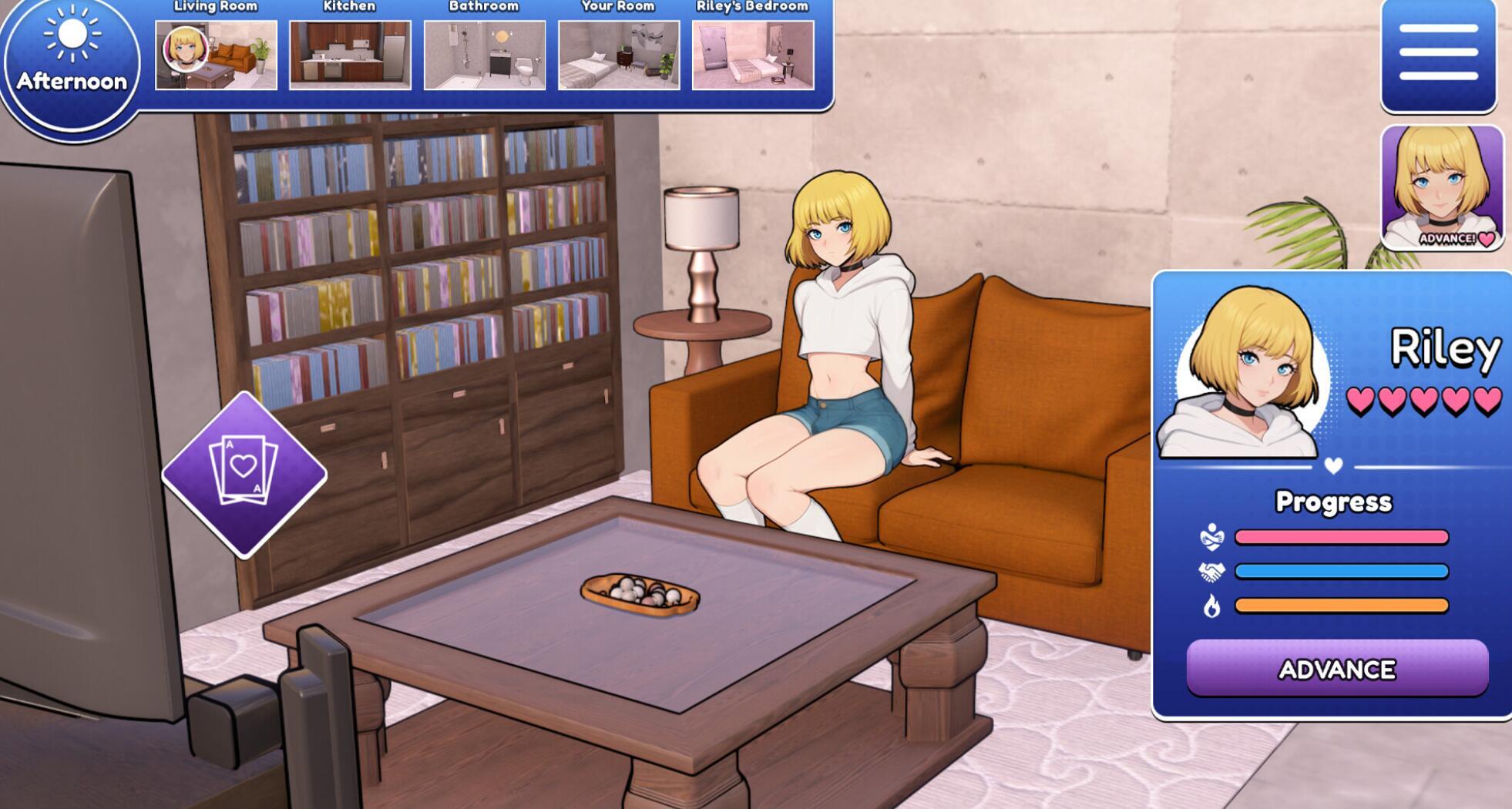The width and height of the screenshot is (1512, 809).
Task: Click the small heart divider under Riley's hearts
Action: click(x=1333, y=465)
